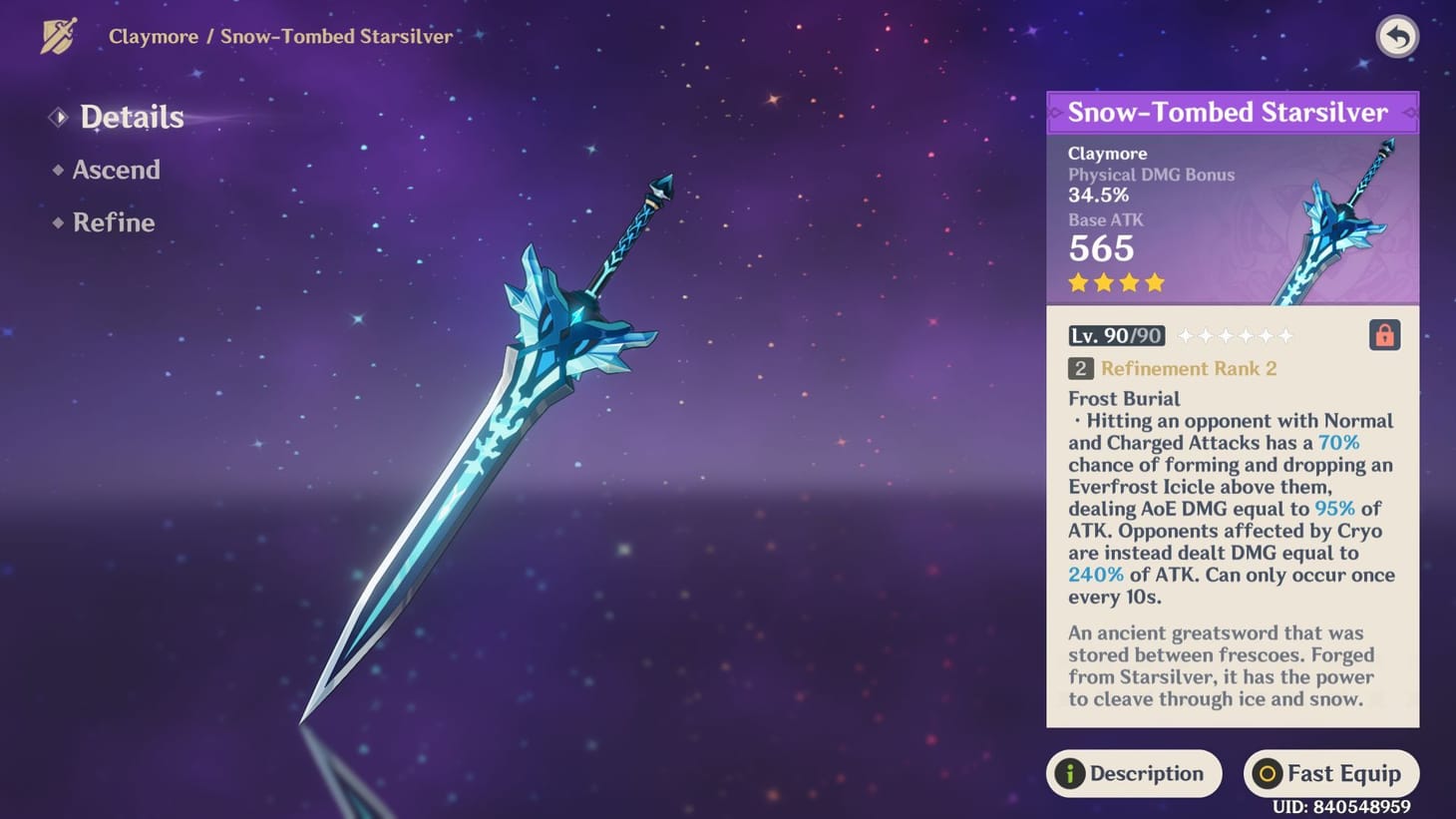Click the weapon sword icon in top-left corner
The height and width of the screenshot is (819, 1456).
click(x=57, y=36)
